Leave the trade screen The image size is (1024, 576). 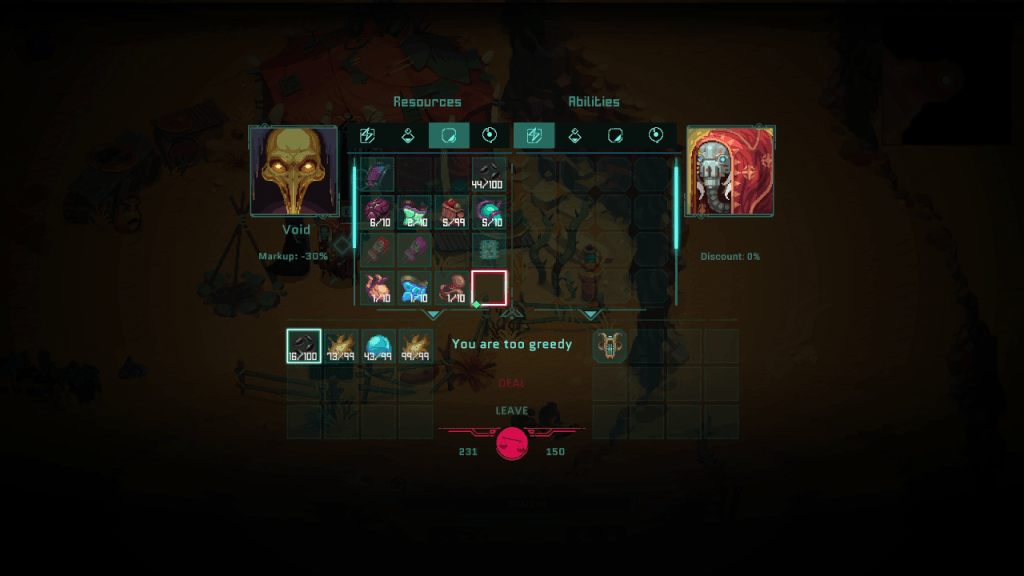pyautogui.click(x=511, y=411)
